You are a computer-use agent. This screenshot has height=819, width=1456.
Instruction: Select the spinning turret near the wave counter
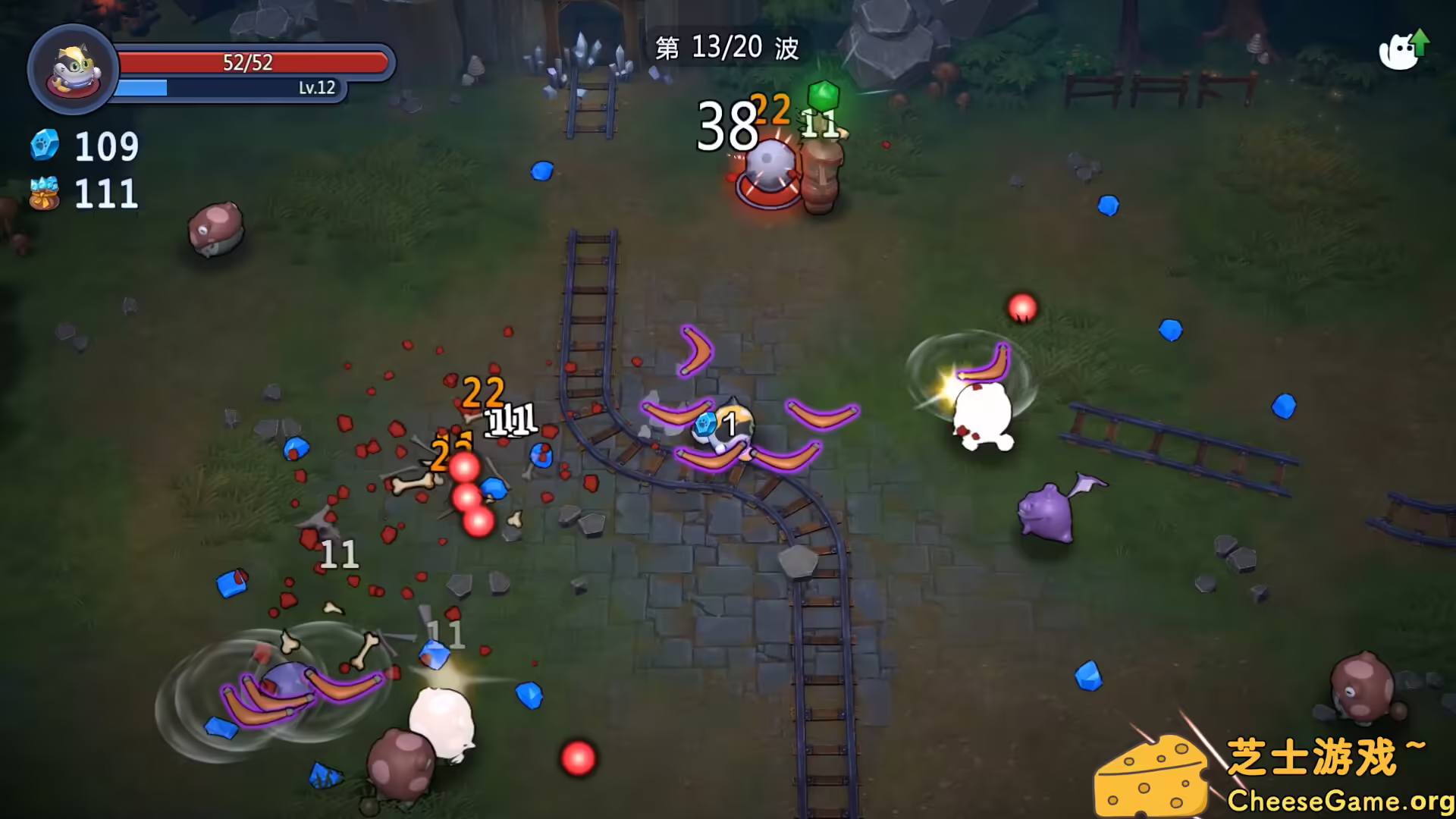[x=768, y=168]
